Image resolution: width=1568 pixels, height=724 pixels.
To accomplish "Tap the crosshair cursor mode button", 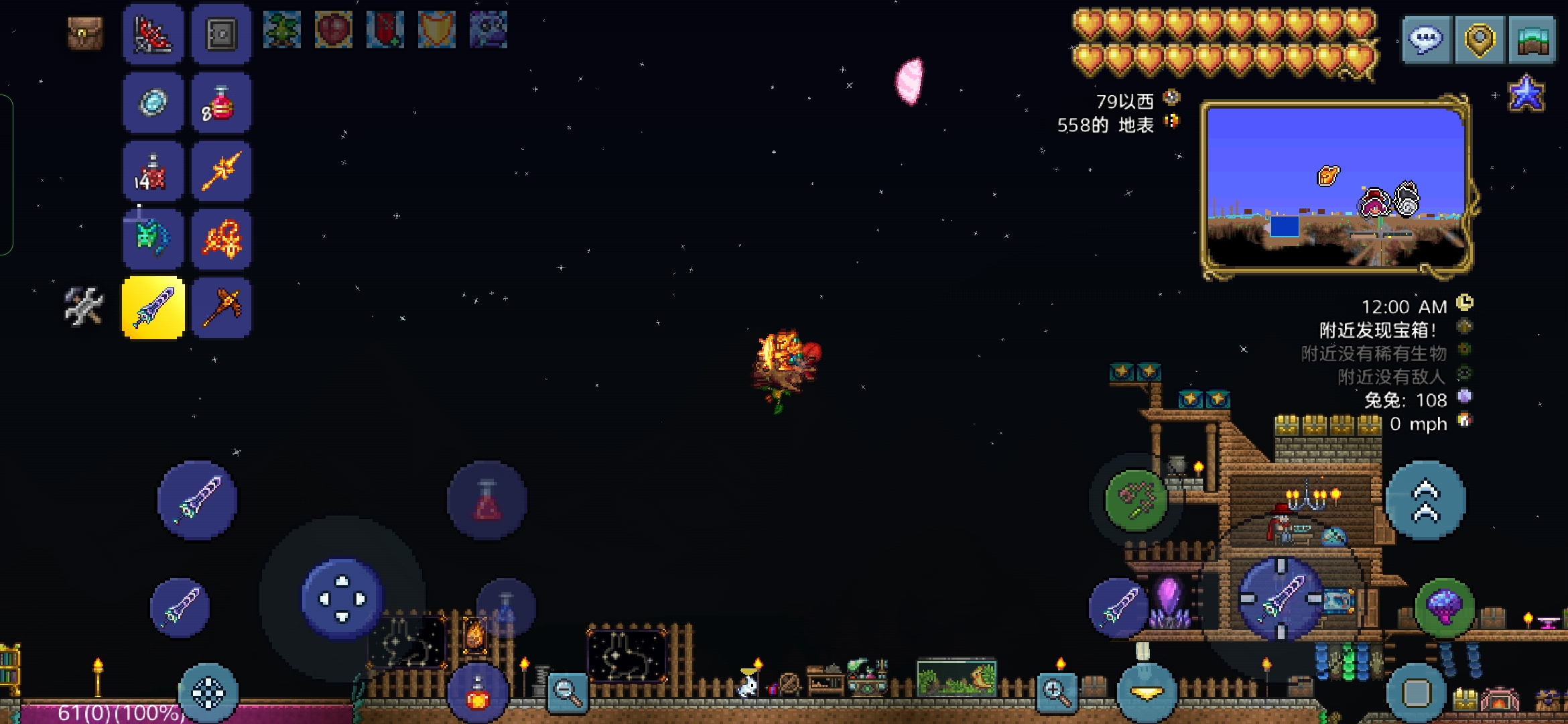I will (208, 693).
